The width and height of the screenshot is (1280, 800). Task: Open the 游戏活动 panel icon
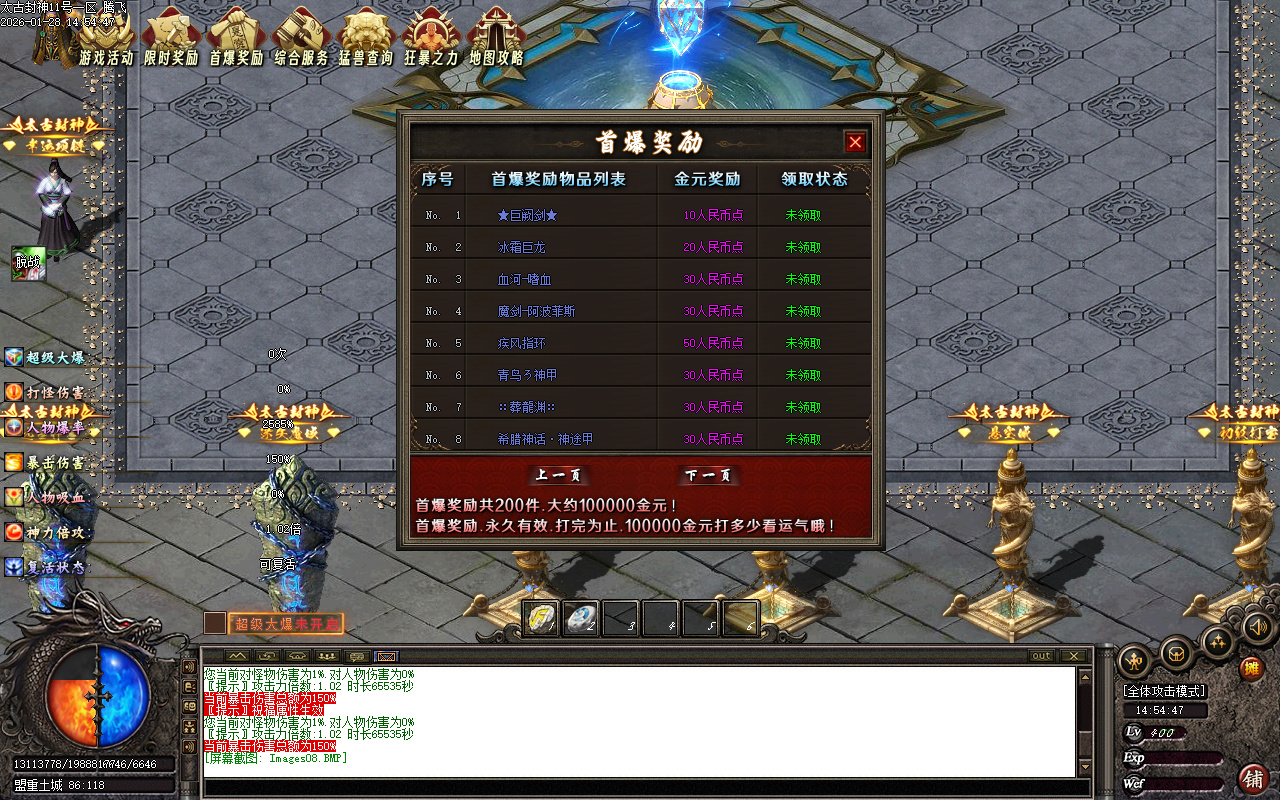click(x=104, y=35)
